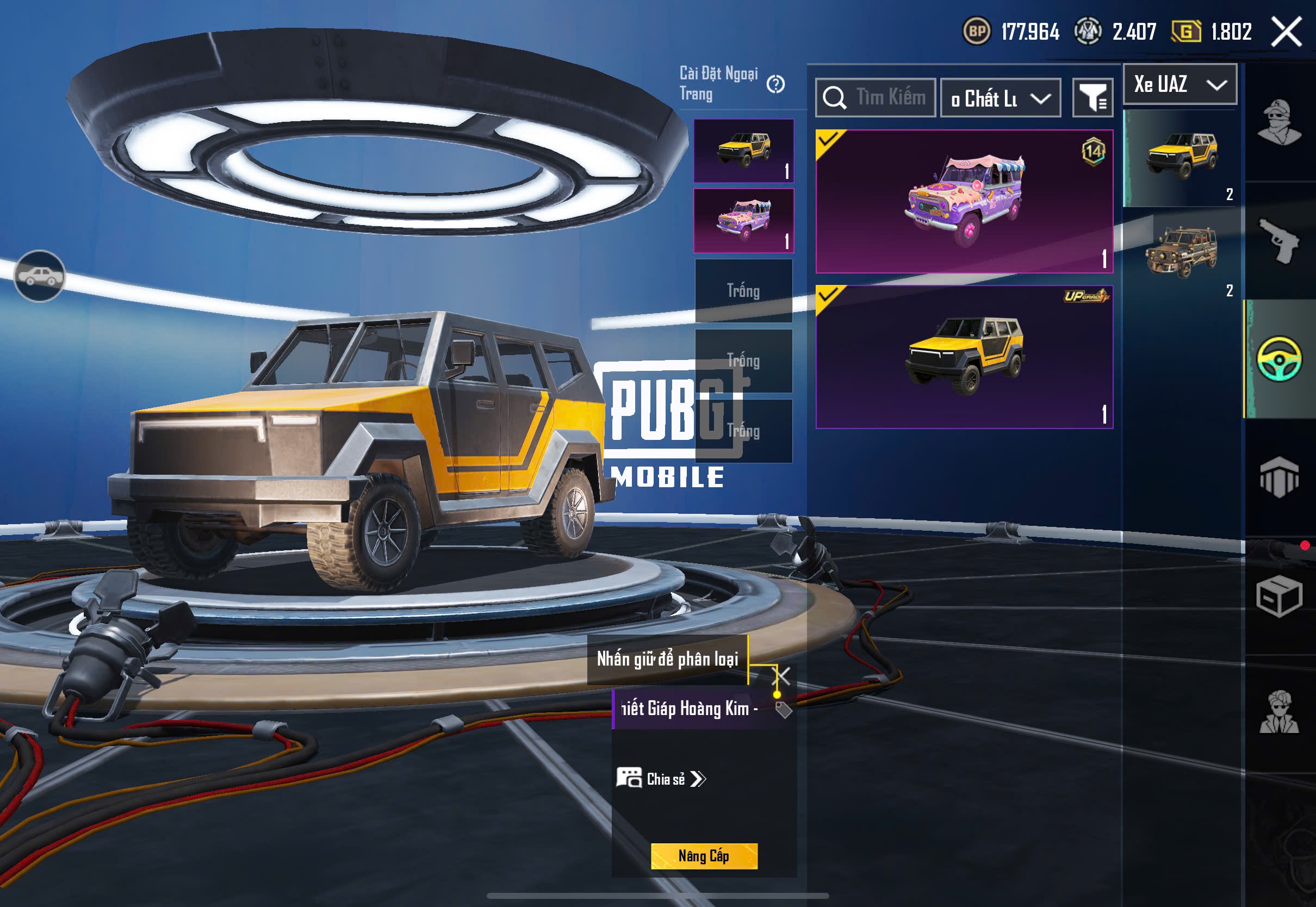Switch to the pistol weapons tab
This screenshot has width=1316, height=907.
click(x=1279, y=240)
